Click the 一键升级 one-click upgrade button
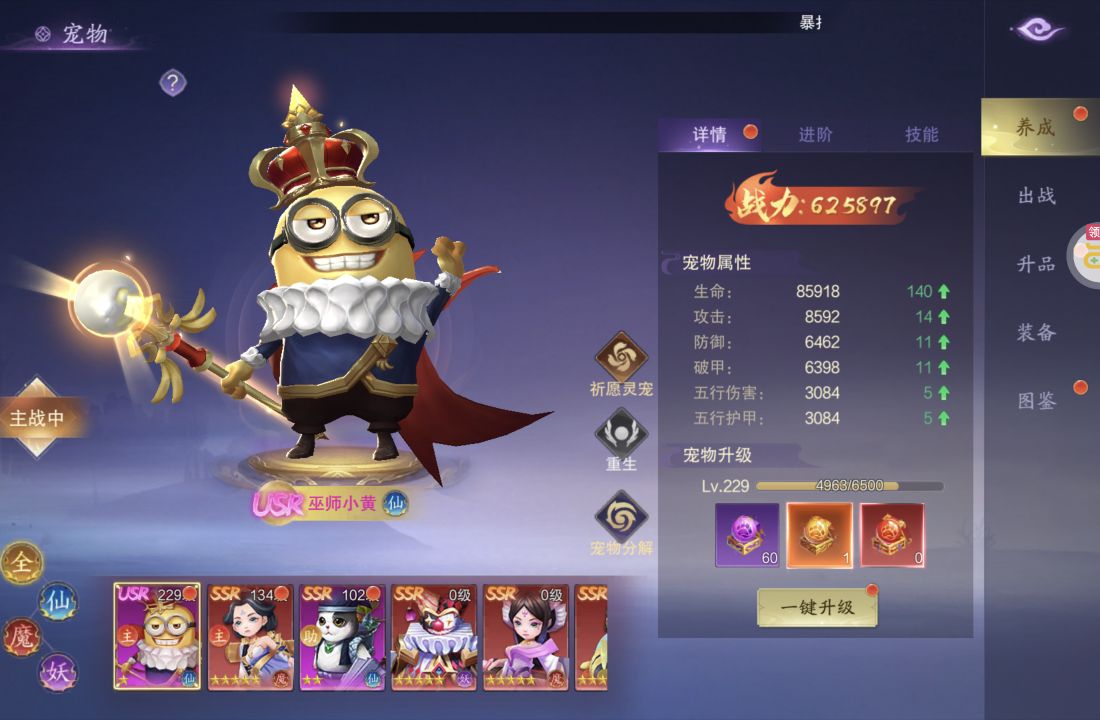 click(817, 607)
